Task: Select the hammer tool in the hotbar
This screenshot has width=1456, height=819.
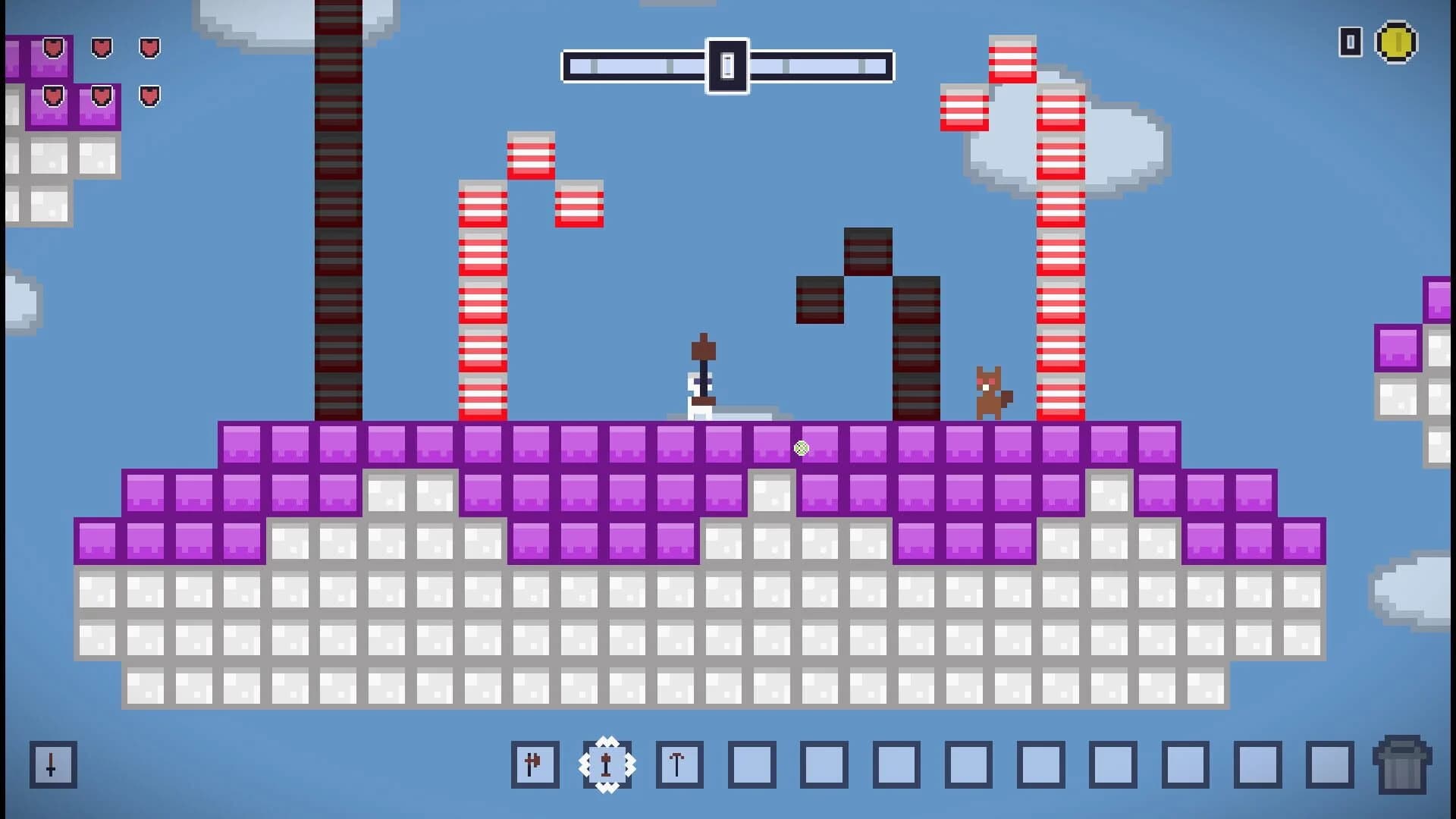Action: tap(535, 764)
